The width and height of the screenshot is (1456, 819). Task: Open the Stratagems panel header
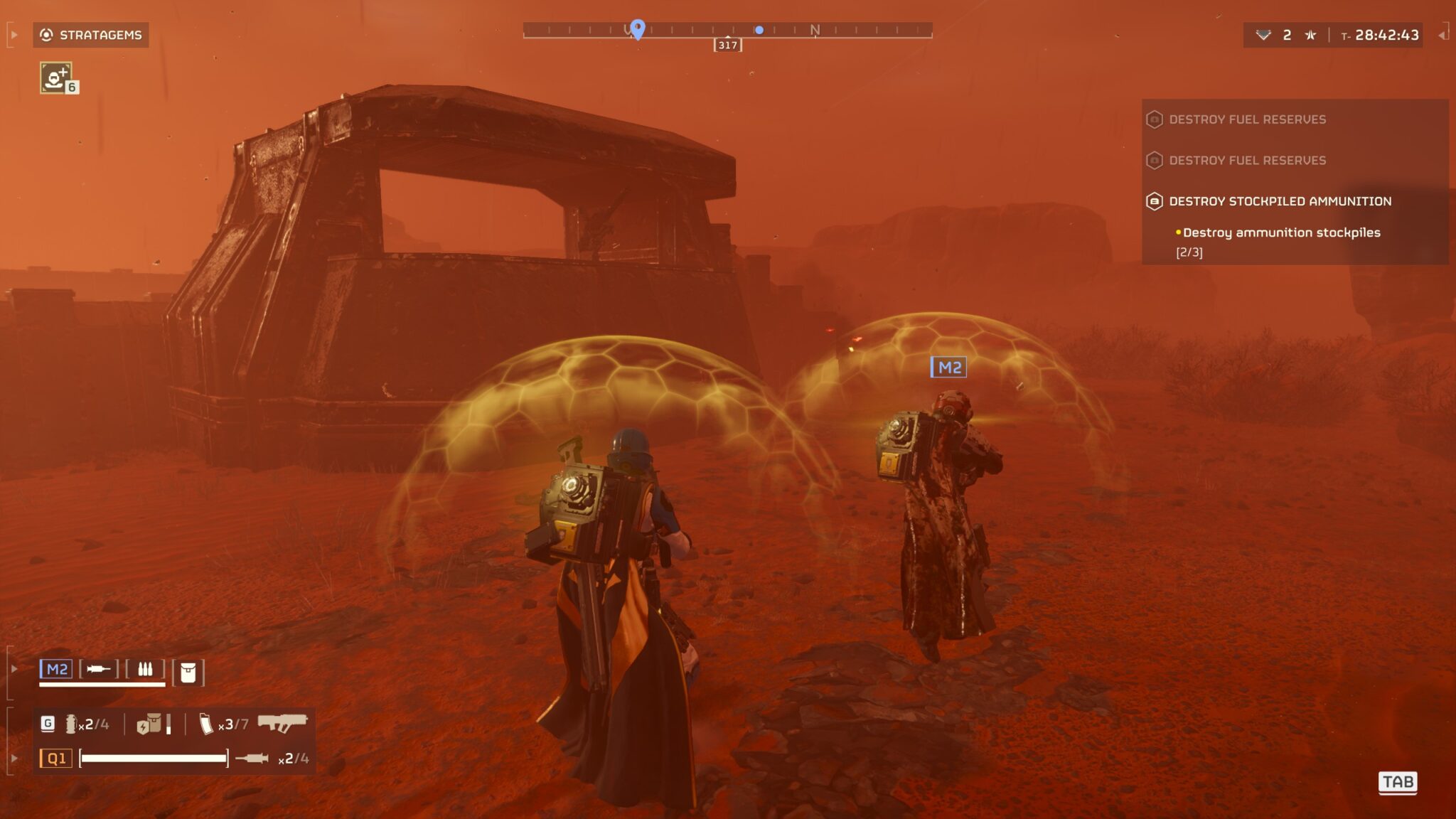pos(91,35)
